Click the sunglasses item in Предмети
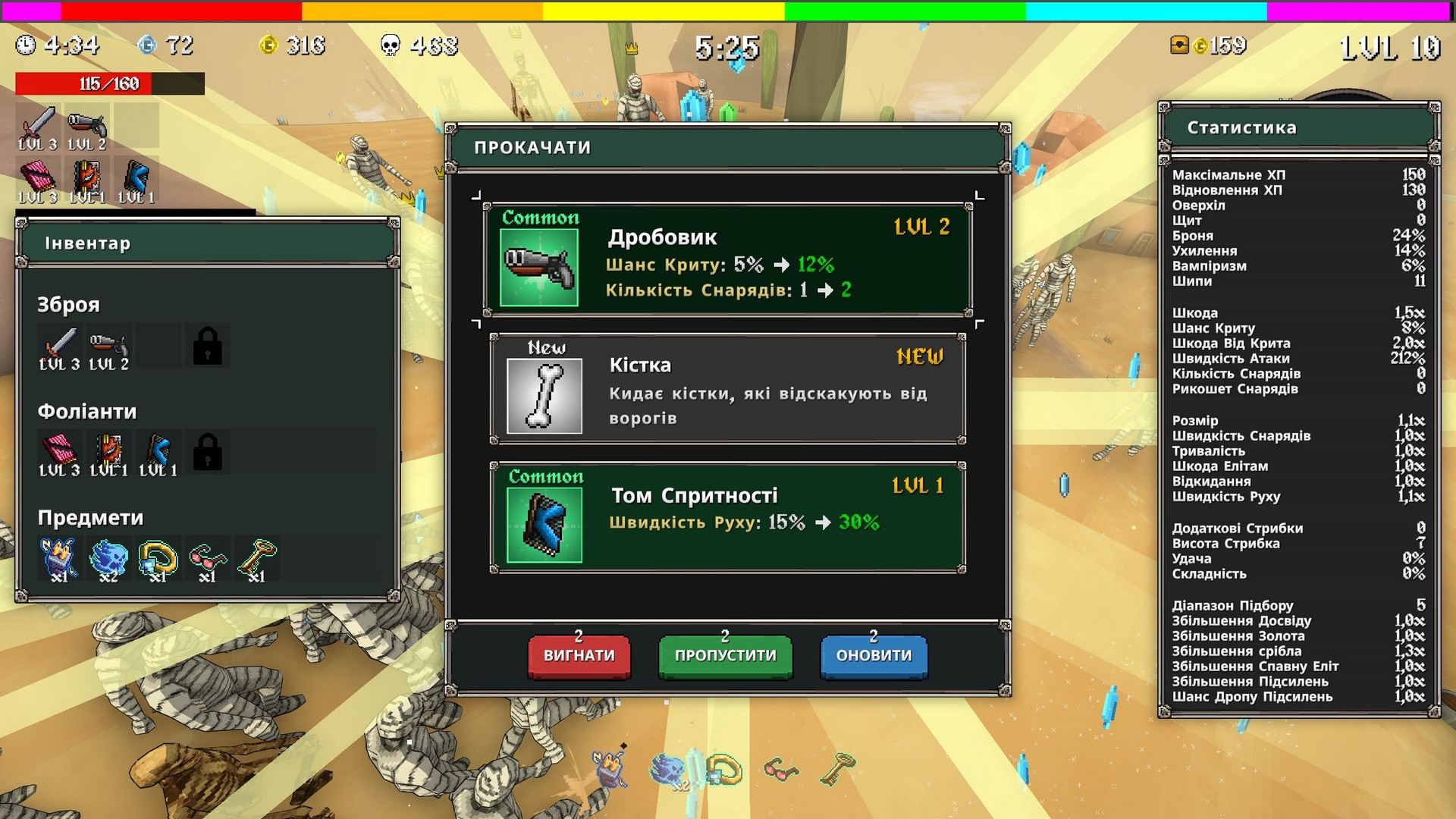The image size is (1456, 819). pos(208,559)
